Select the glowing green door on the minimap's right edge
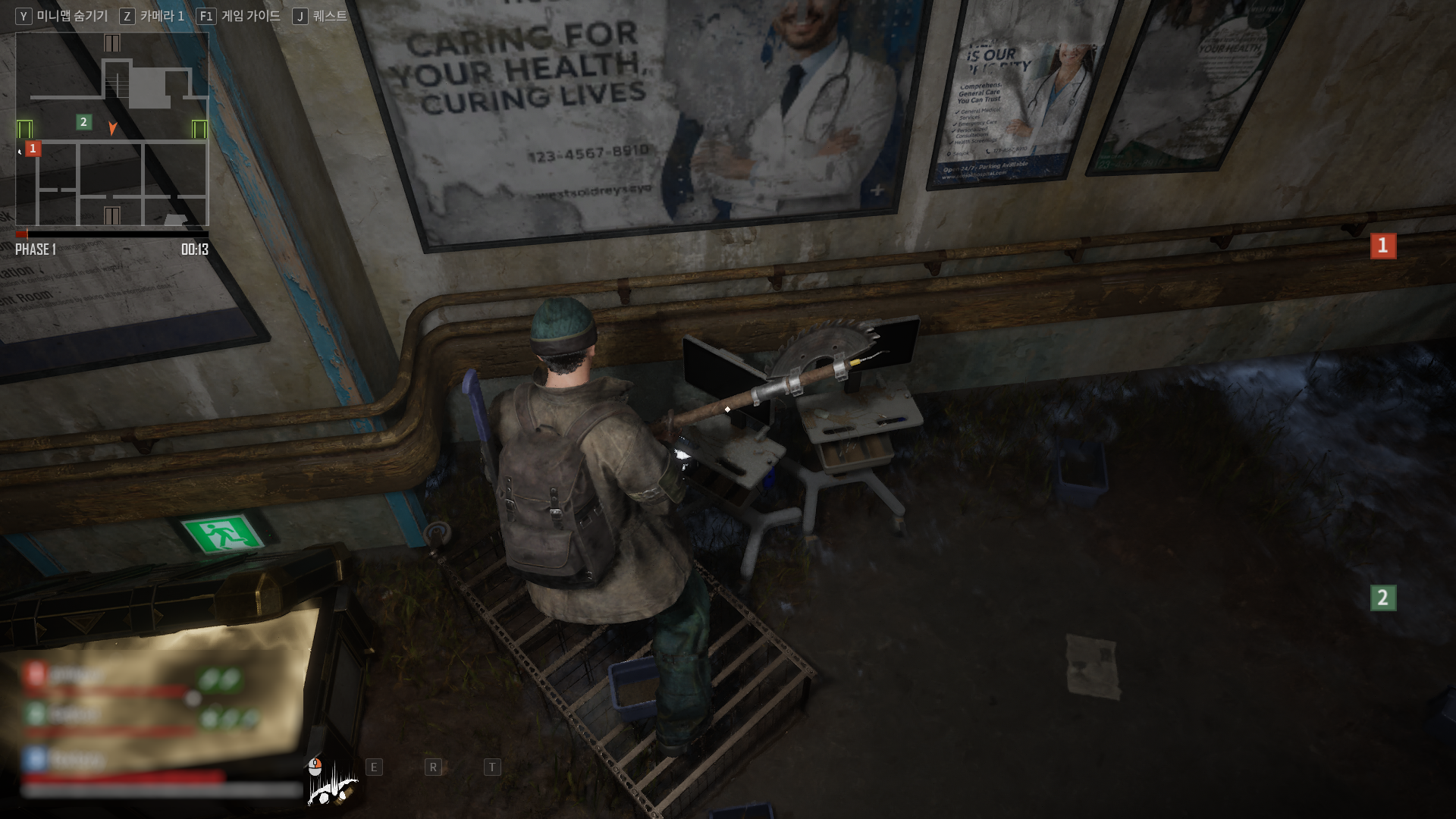1456x819 pixels. pyautogui.click(x=199, y=129)
